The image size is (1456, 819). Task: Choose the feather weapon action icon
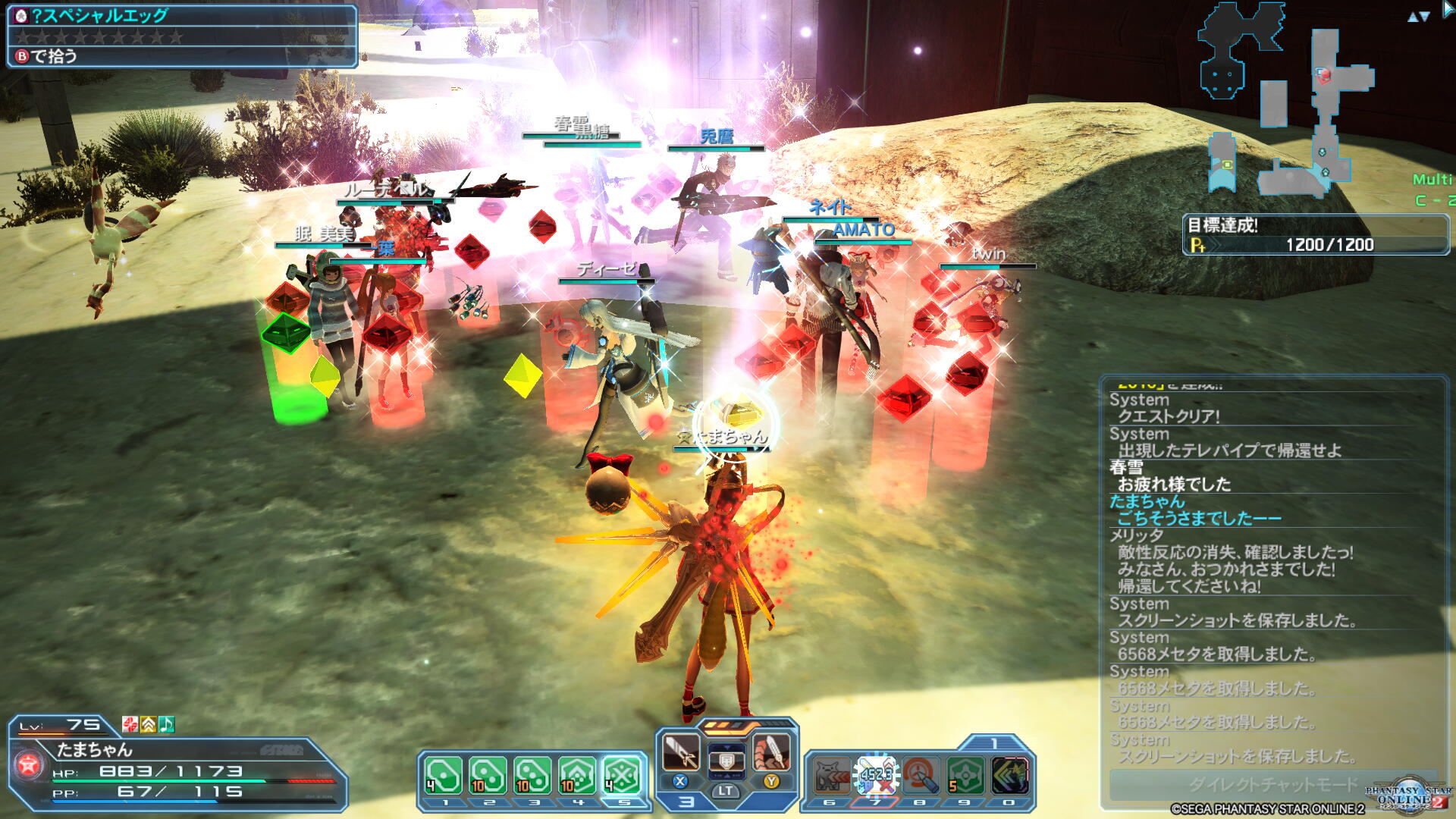pyautogui.click(x=771, y=752)
